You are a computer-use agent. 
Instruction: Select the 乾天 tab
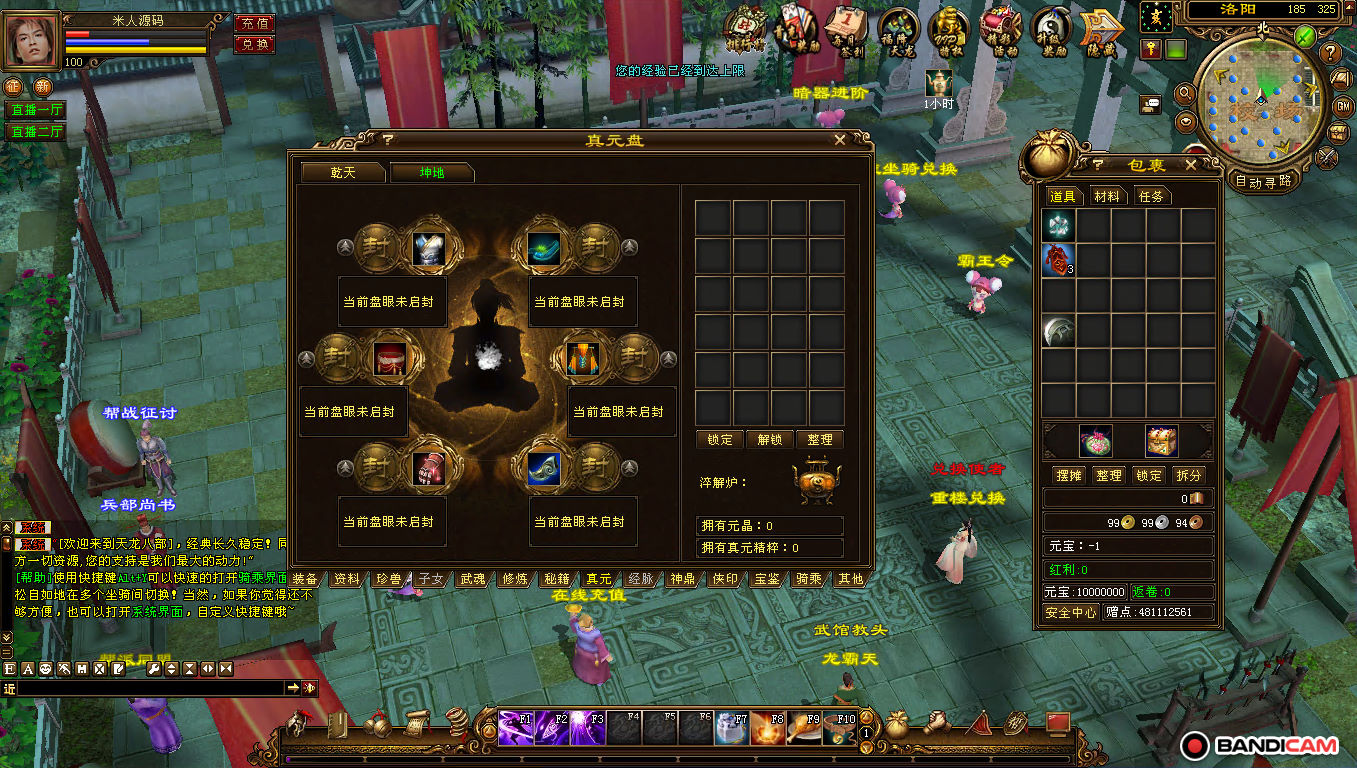pos(343,172)
